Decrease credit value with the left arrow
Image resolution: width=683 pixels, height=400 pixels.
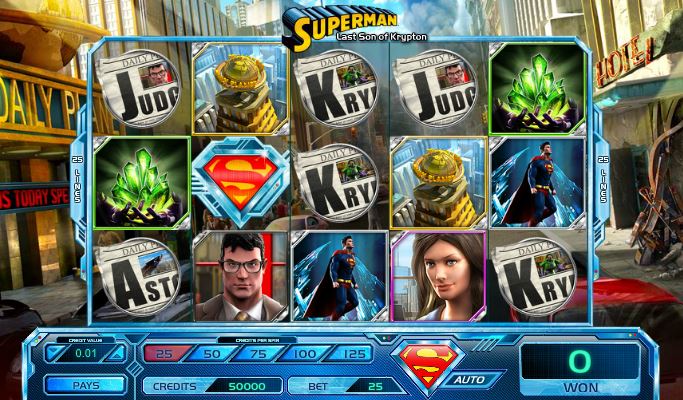tap(55, 353)
